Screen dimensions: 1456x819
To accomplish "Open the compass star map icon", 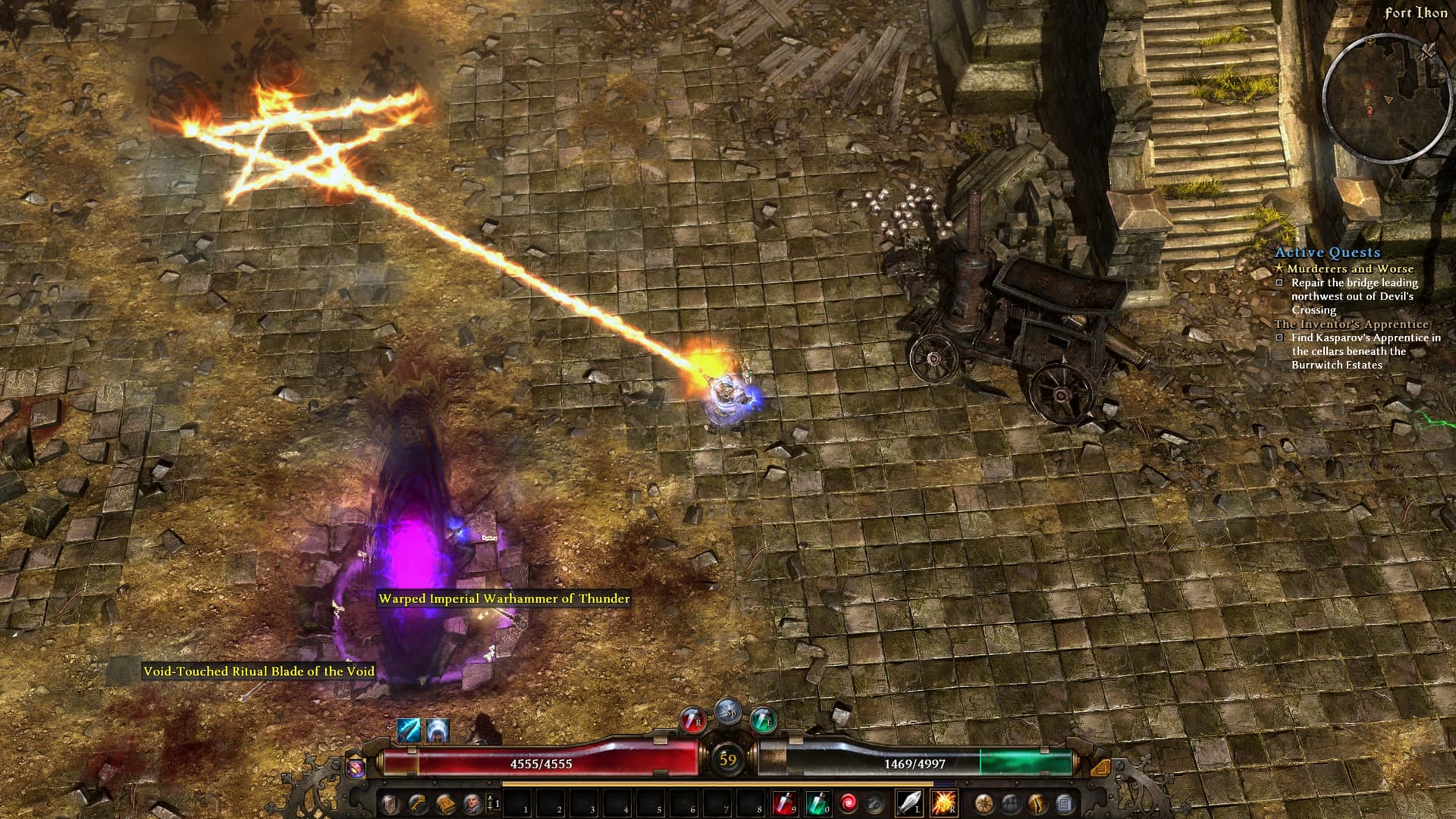I will pos(984,802).
